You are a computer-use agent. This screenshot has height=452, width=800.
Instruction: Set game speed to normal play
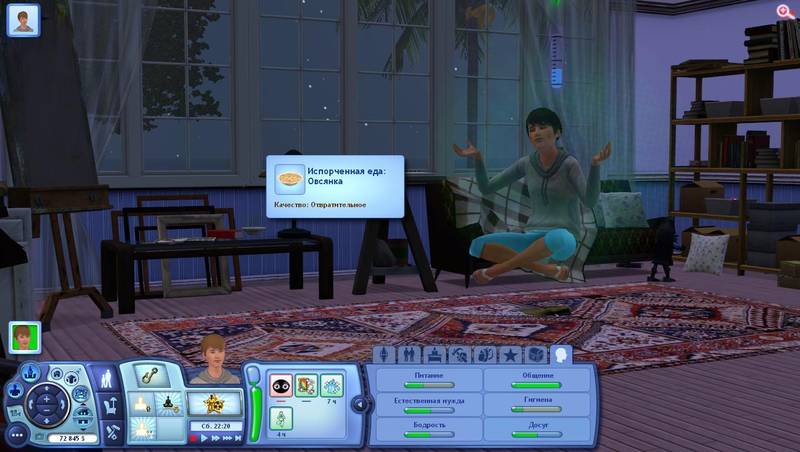click(x=206, y=438)
